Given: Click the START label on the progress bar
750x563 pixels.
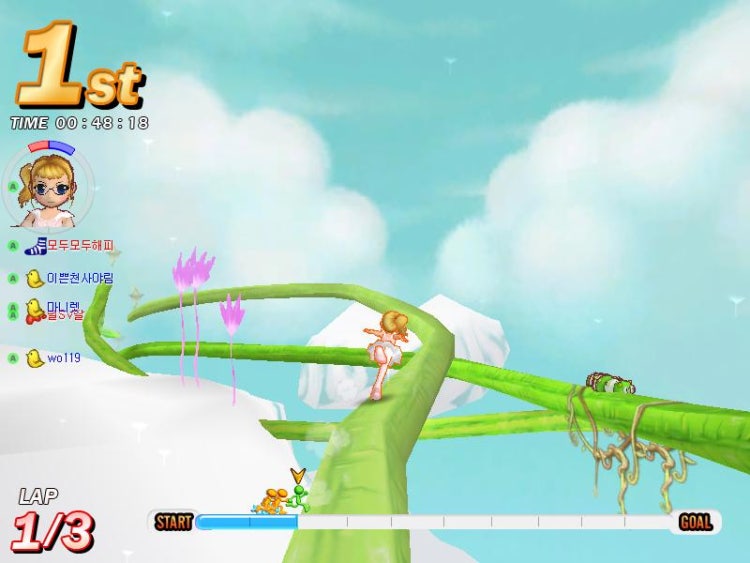Looking at the screenshot, I should click(x=174, y=522).
